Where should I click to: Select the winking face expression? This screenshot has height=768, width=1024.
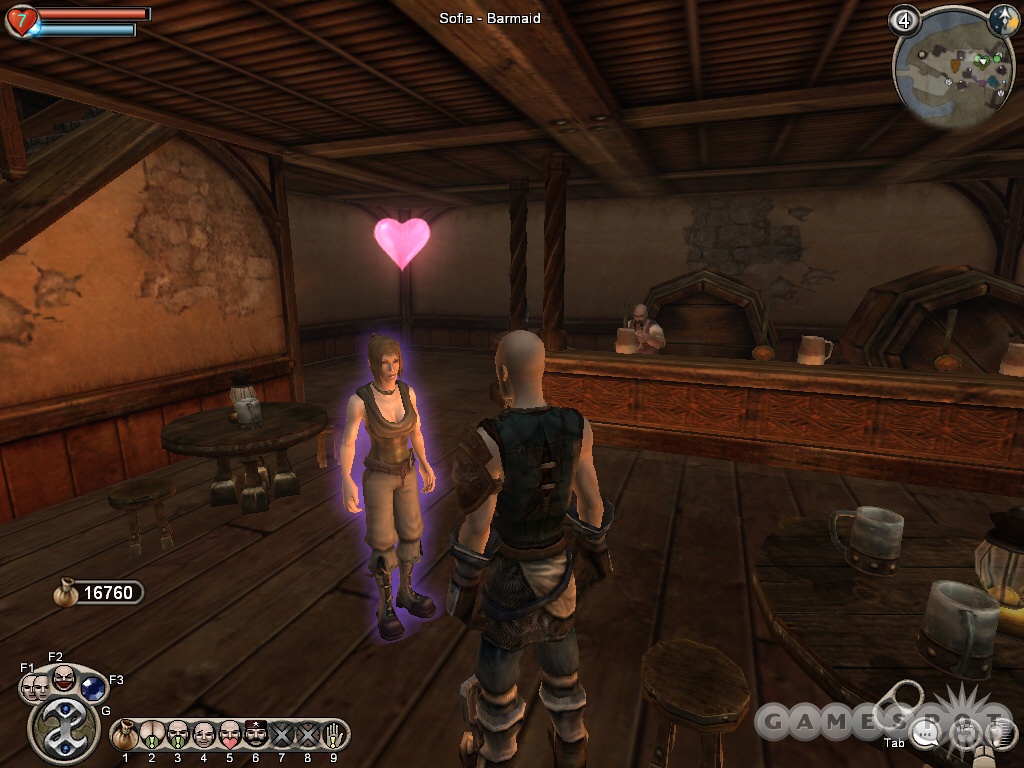203,735
